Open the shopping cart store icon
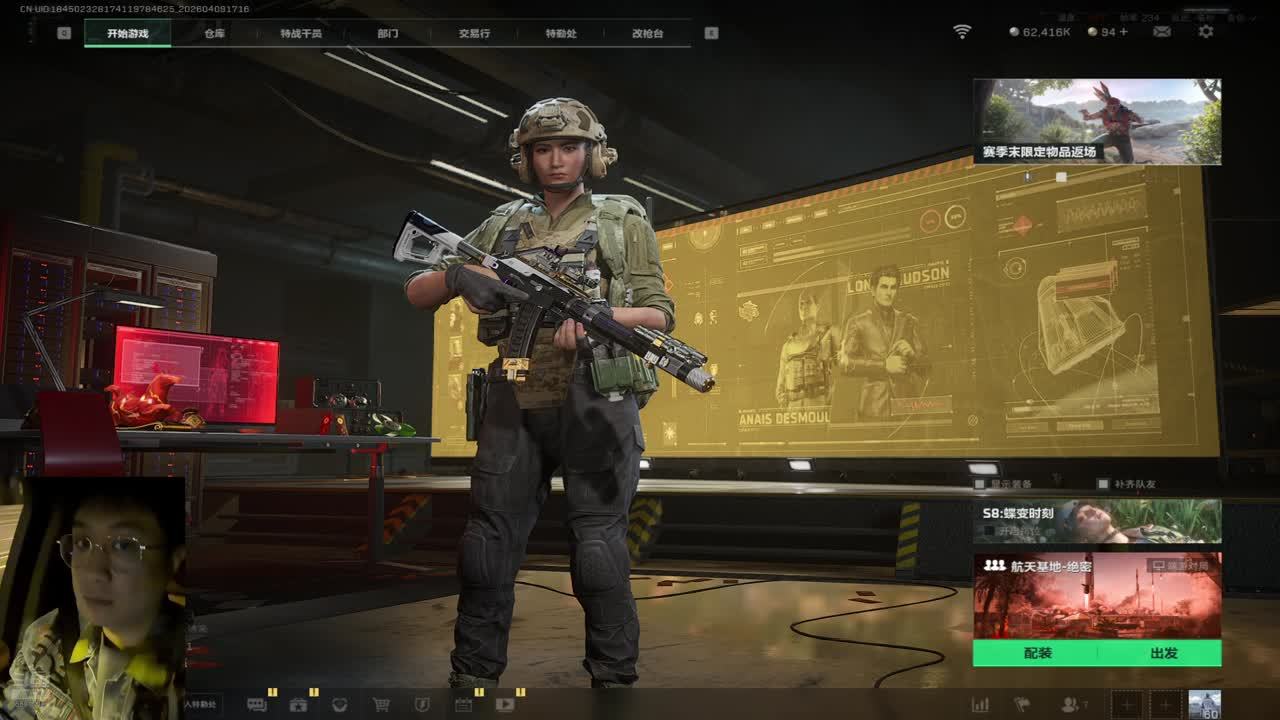This screenshot has width=1280, height=720. 381,704
